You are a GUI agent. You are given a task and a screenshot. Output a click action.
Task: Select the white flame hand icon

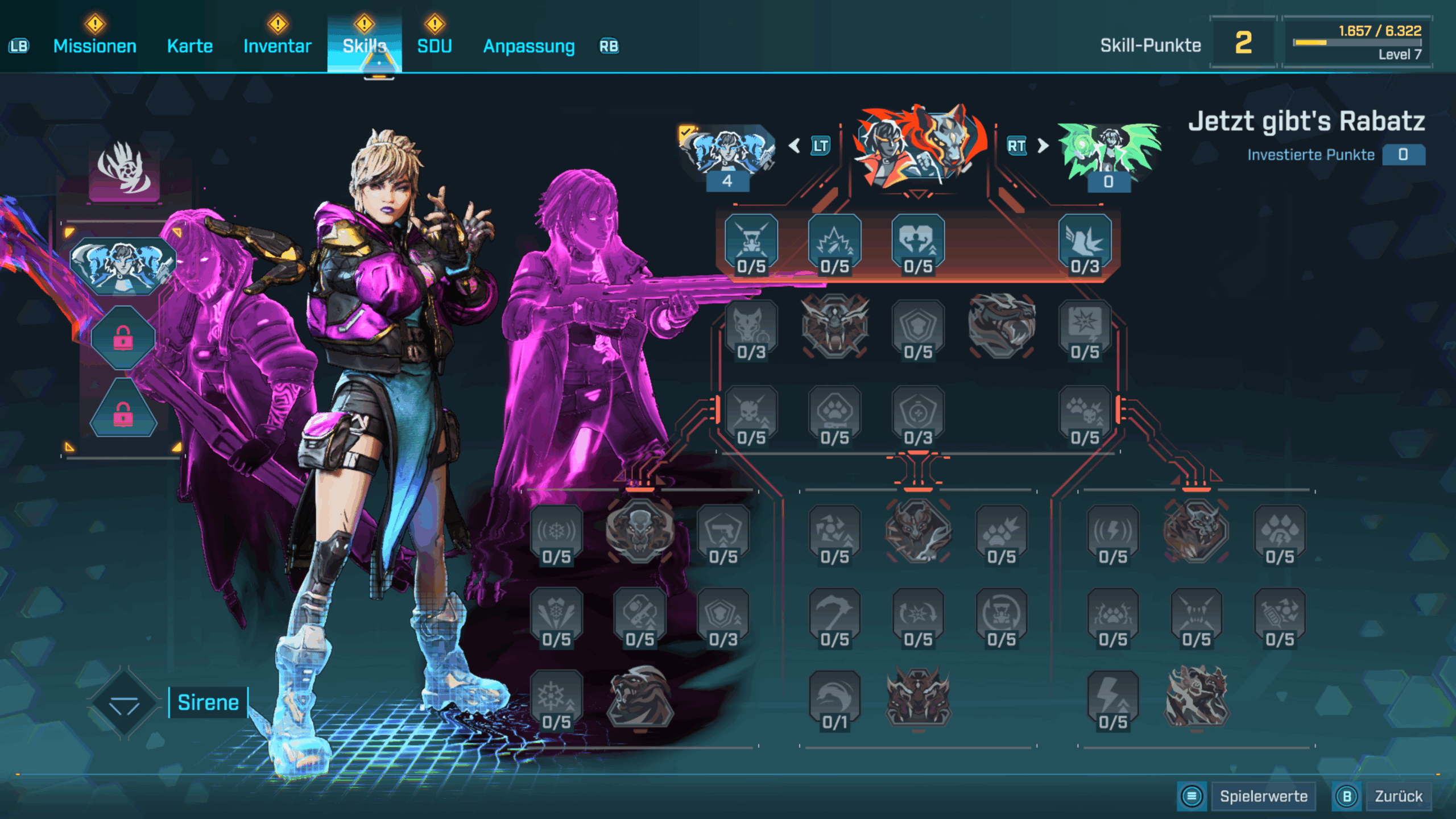point(124,169)
